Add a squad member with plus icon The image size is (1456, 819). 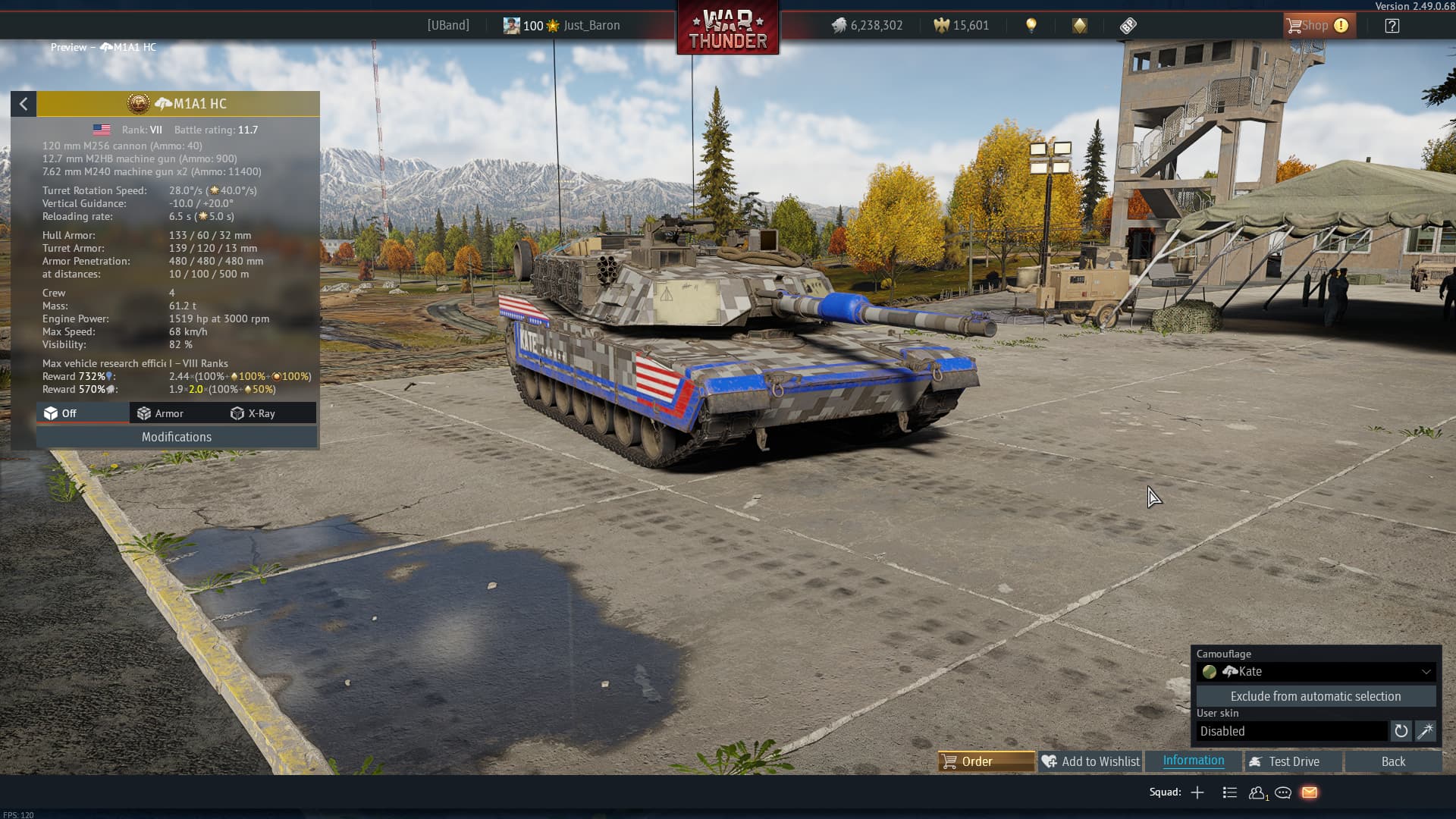1197,792
